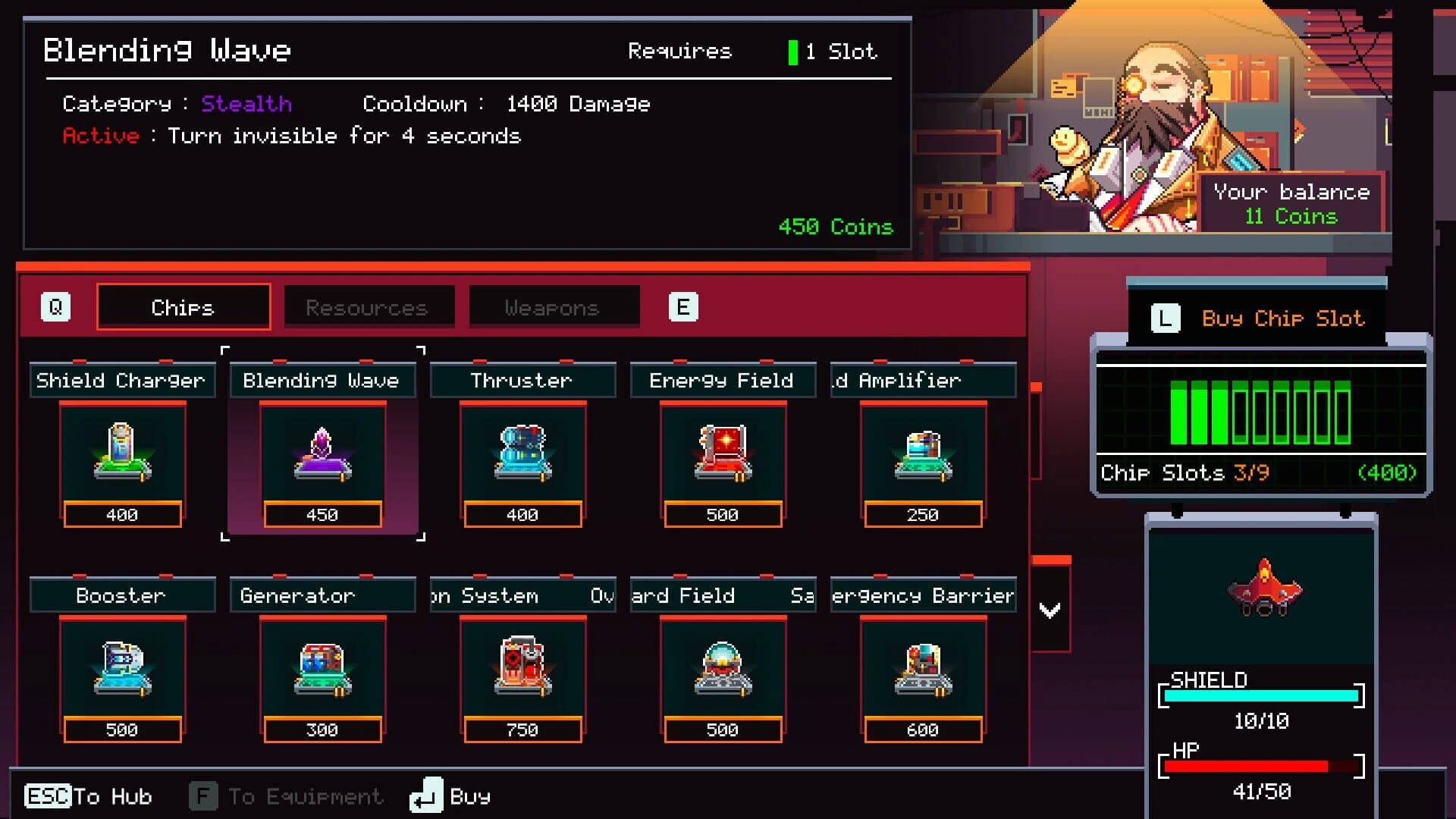This screenshot has height=819, width=1456.
Task: Switch to the Resources tab
Action: pyautogui.click(x=367, y=306)
